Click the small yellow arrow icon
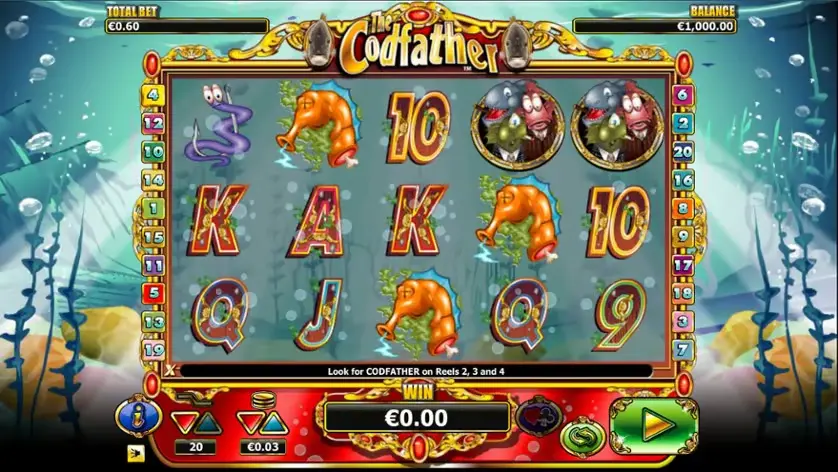The image size is (838, 472). pyautogui.click(x=135, y=452)
